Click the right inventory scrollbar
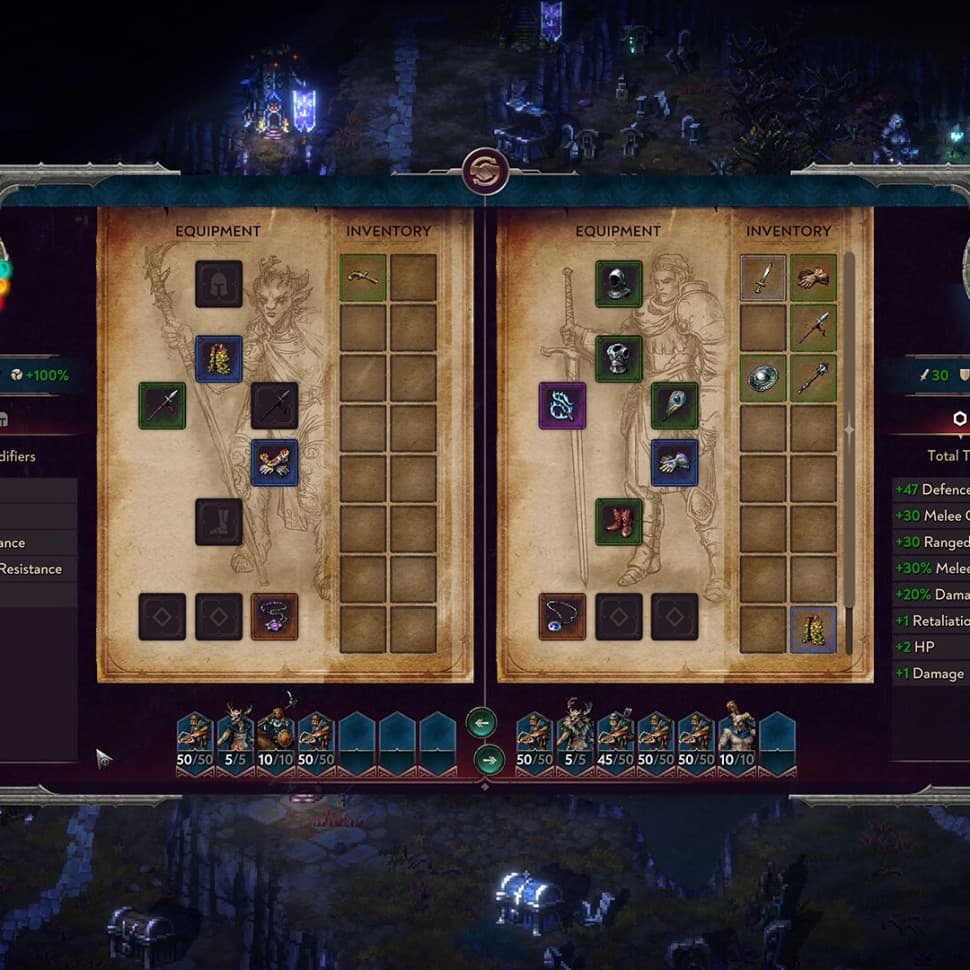 pos(850,450)
